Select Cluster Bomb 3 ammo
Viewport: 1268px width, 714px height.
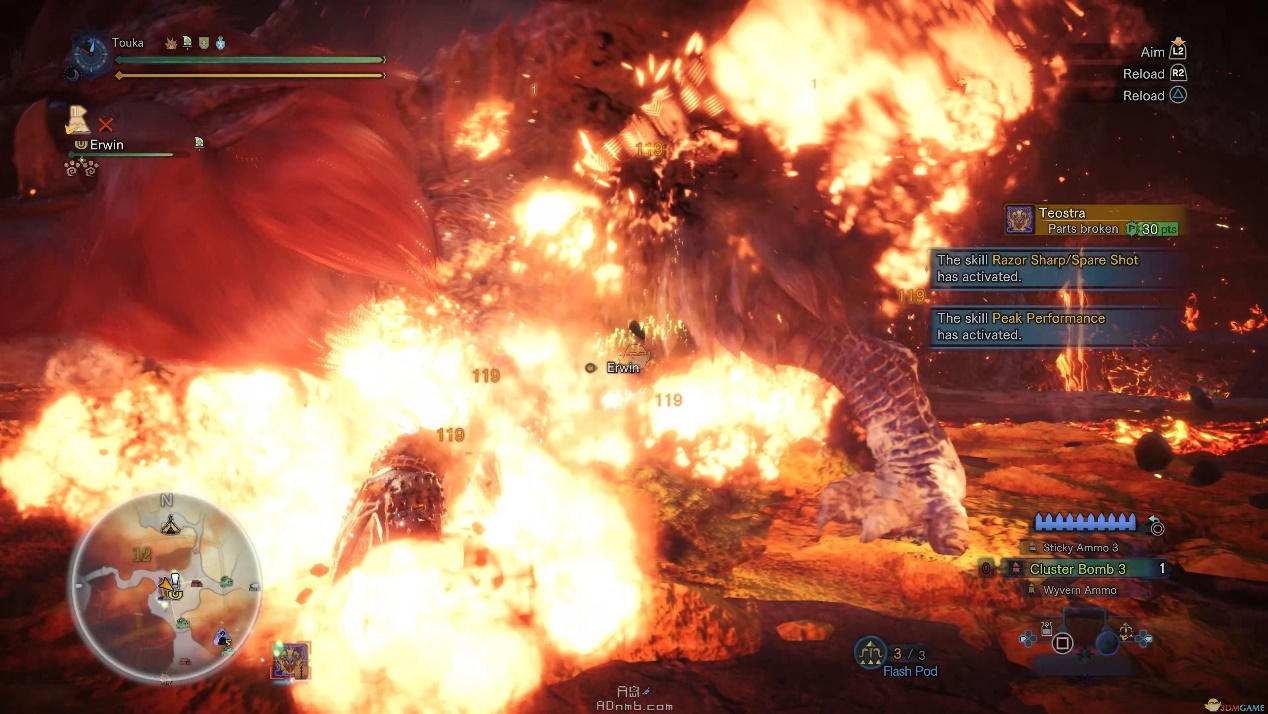(x=1077, y=569)
